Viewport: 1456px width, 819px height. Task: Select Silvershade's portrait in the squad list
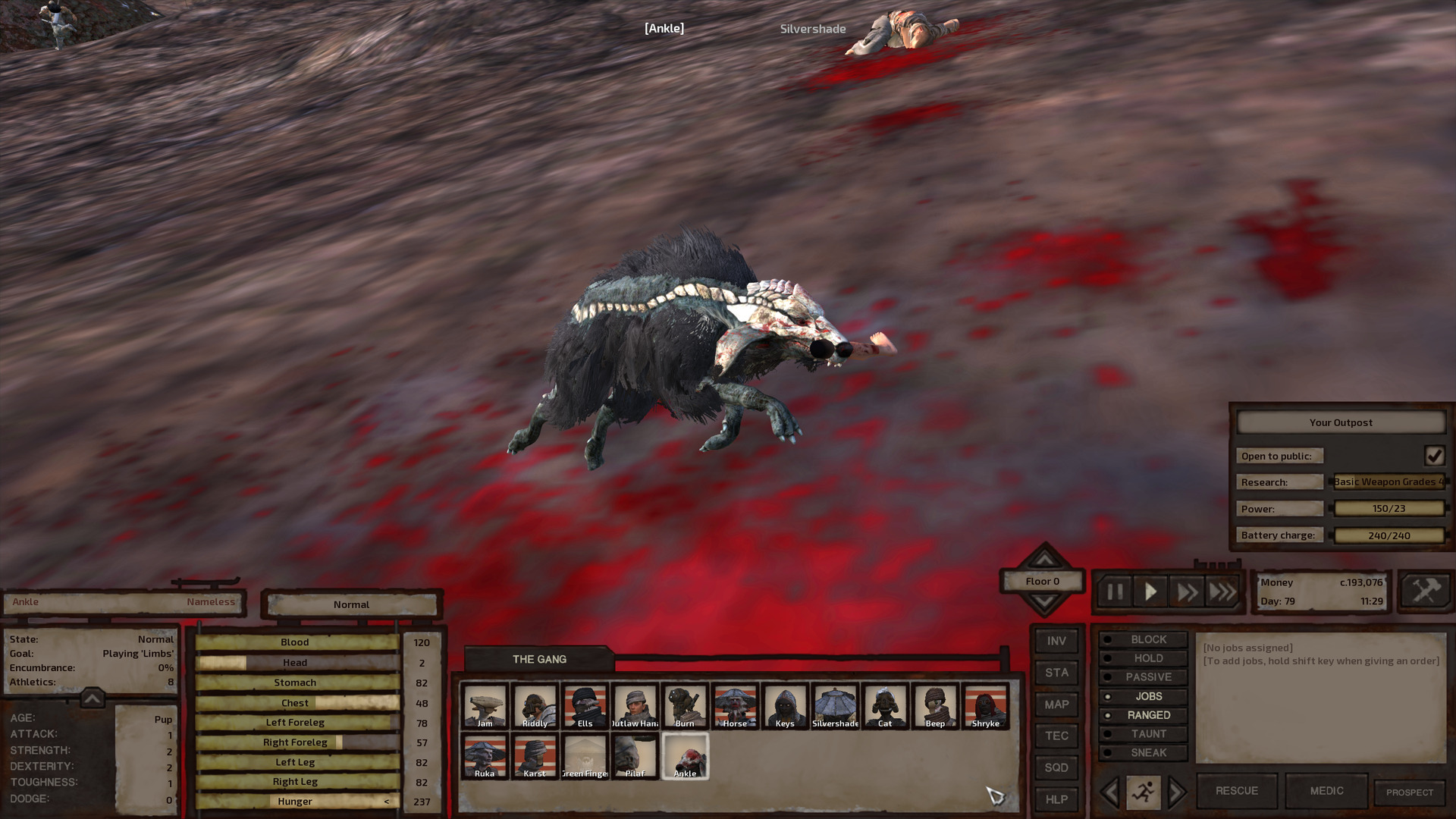pos(834,705)
